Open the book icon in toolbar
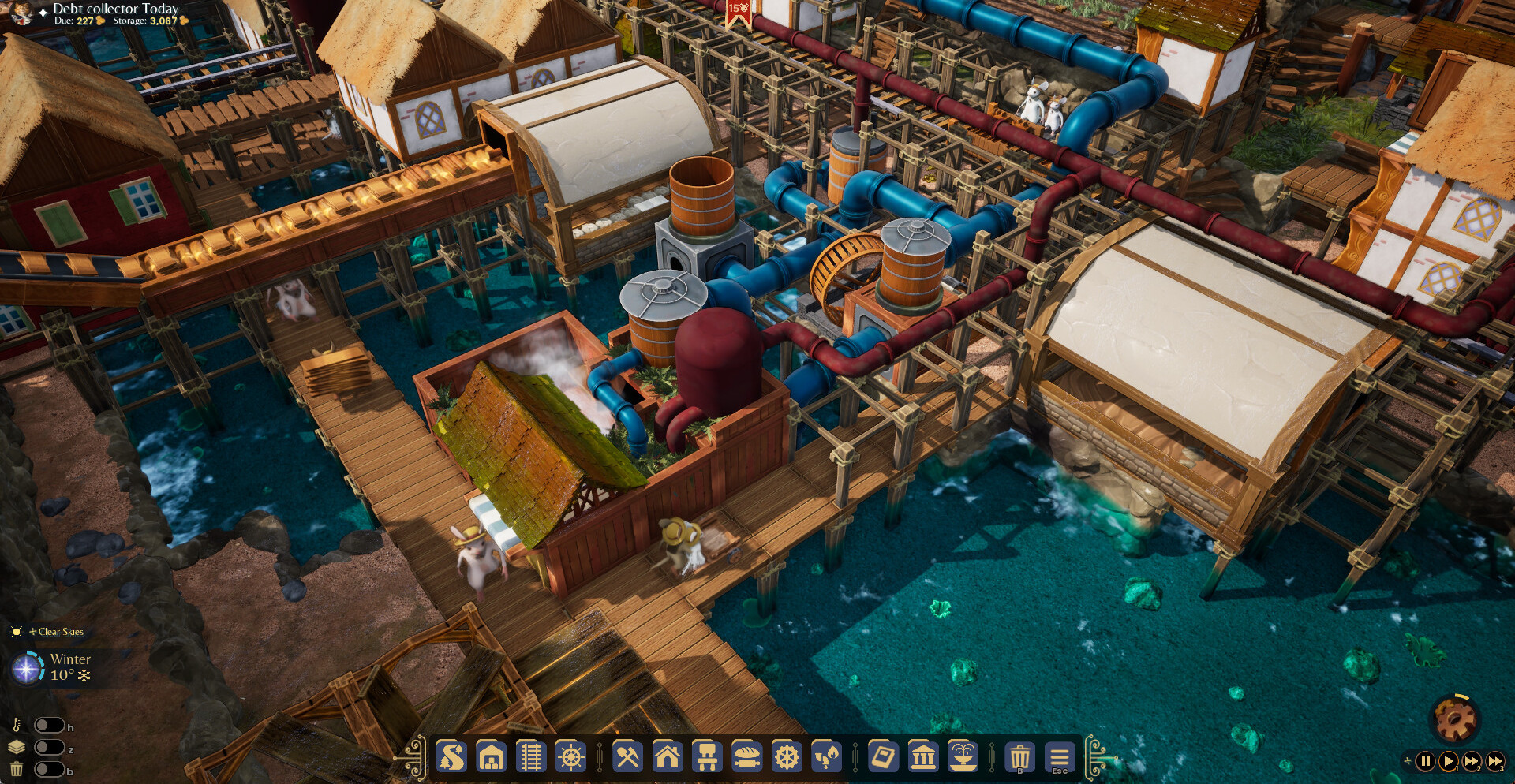This screenshot has width=1515, height=784. pos(884,757)
